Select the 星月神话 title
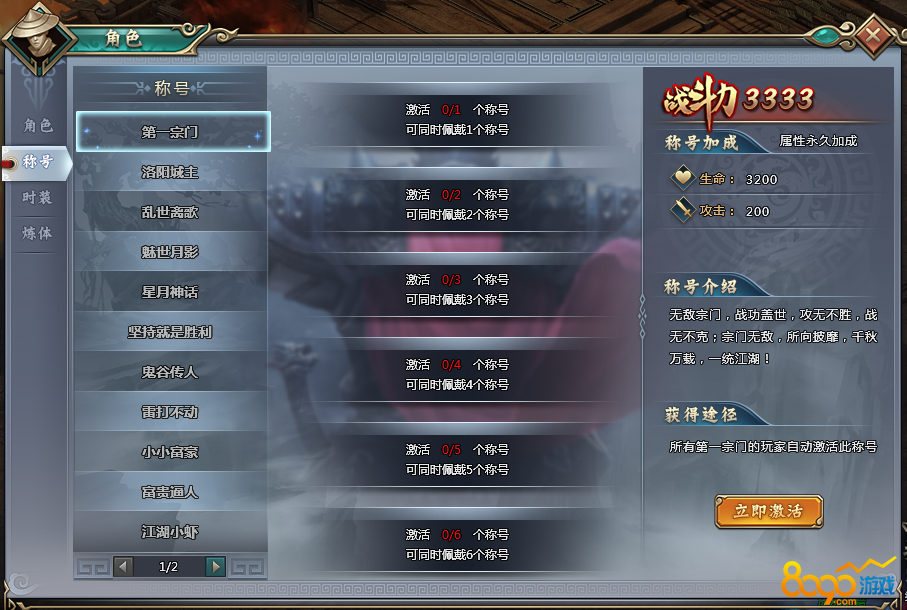This screenshot has height=610, width=907. click(171, 292)
